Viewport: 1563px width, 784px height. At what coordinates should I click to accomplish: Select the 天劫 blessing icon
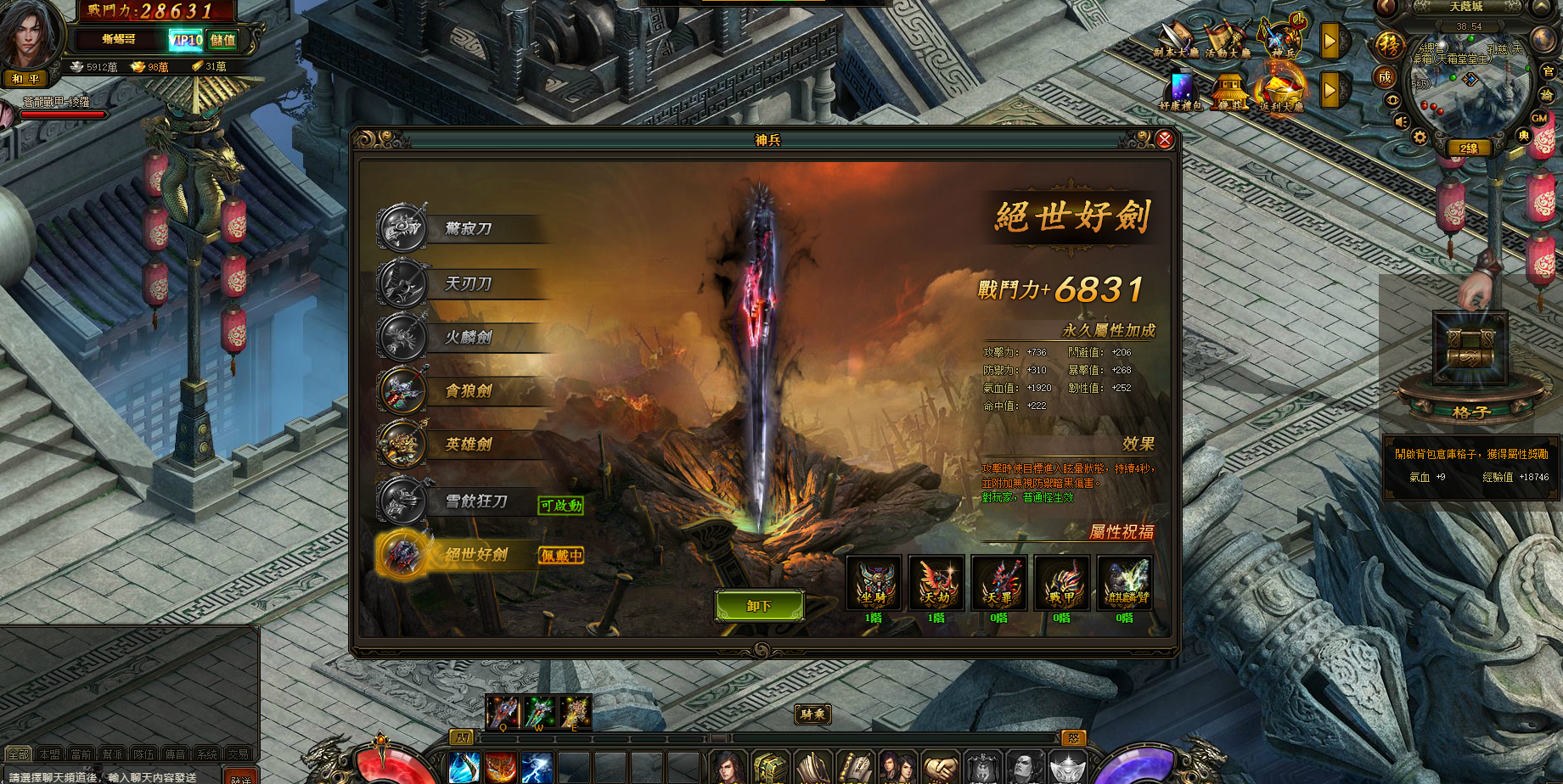click(x=936, y=583)
